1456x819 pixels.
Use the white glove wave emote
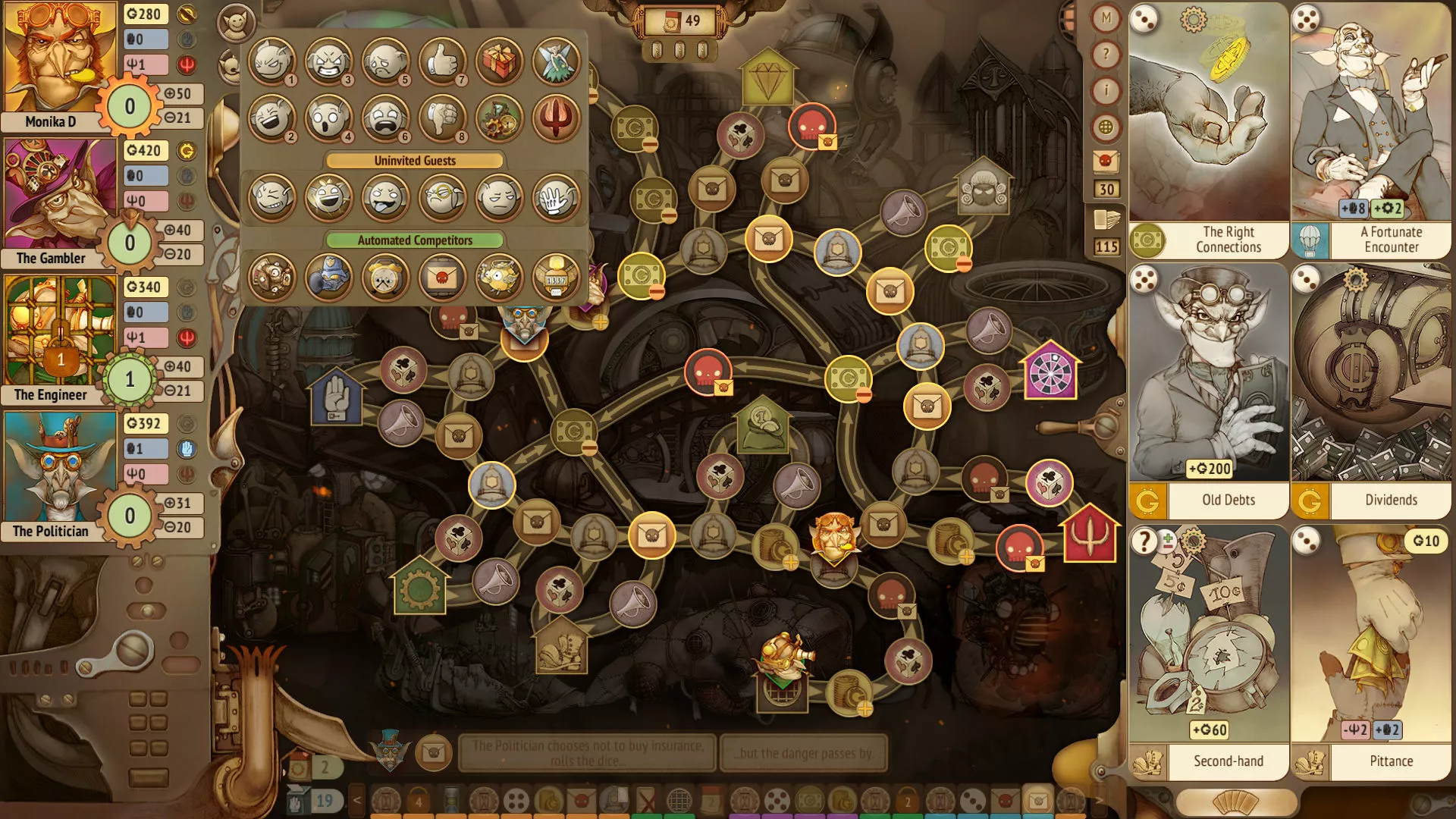556,197
